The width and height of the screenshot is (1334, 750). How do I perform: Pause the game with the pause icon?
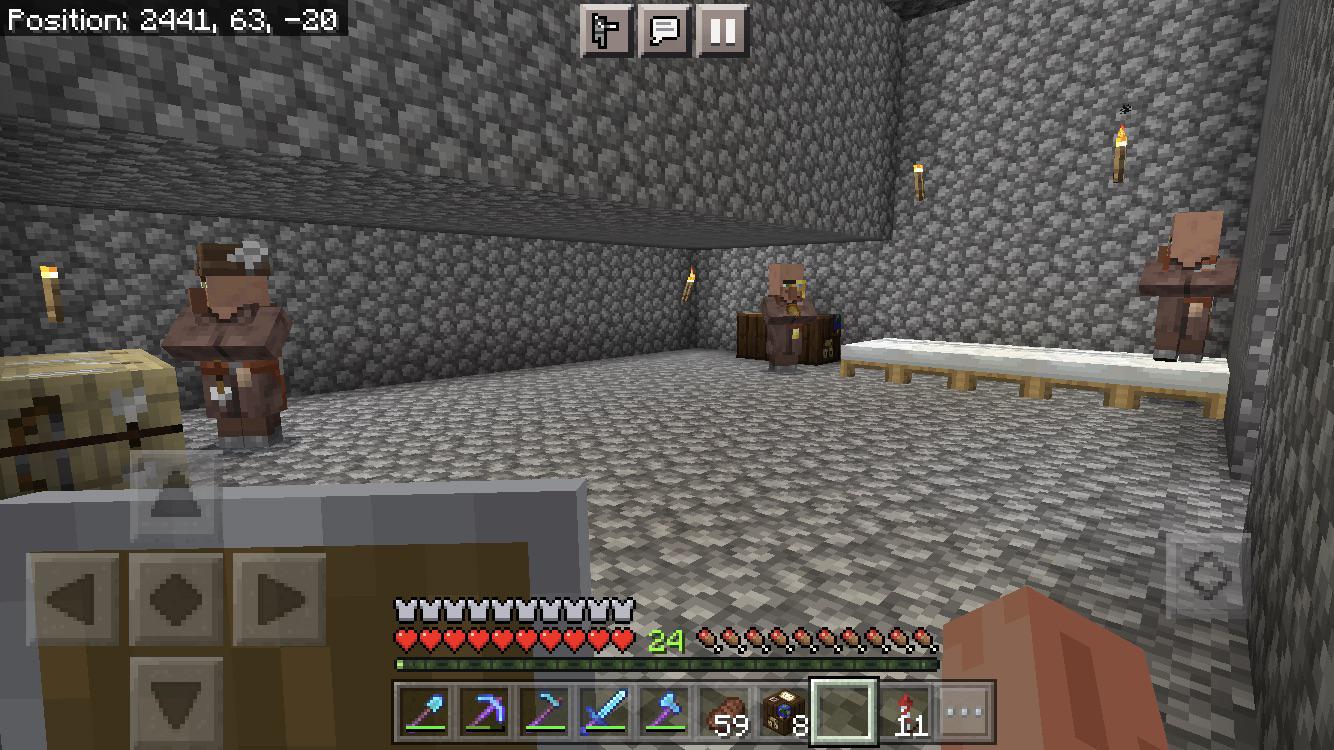coord(719,30)
